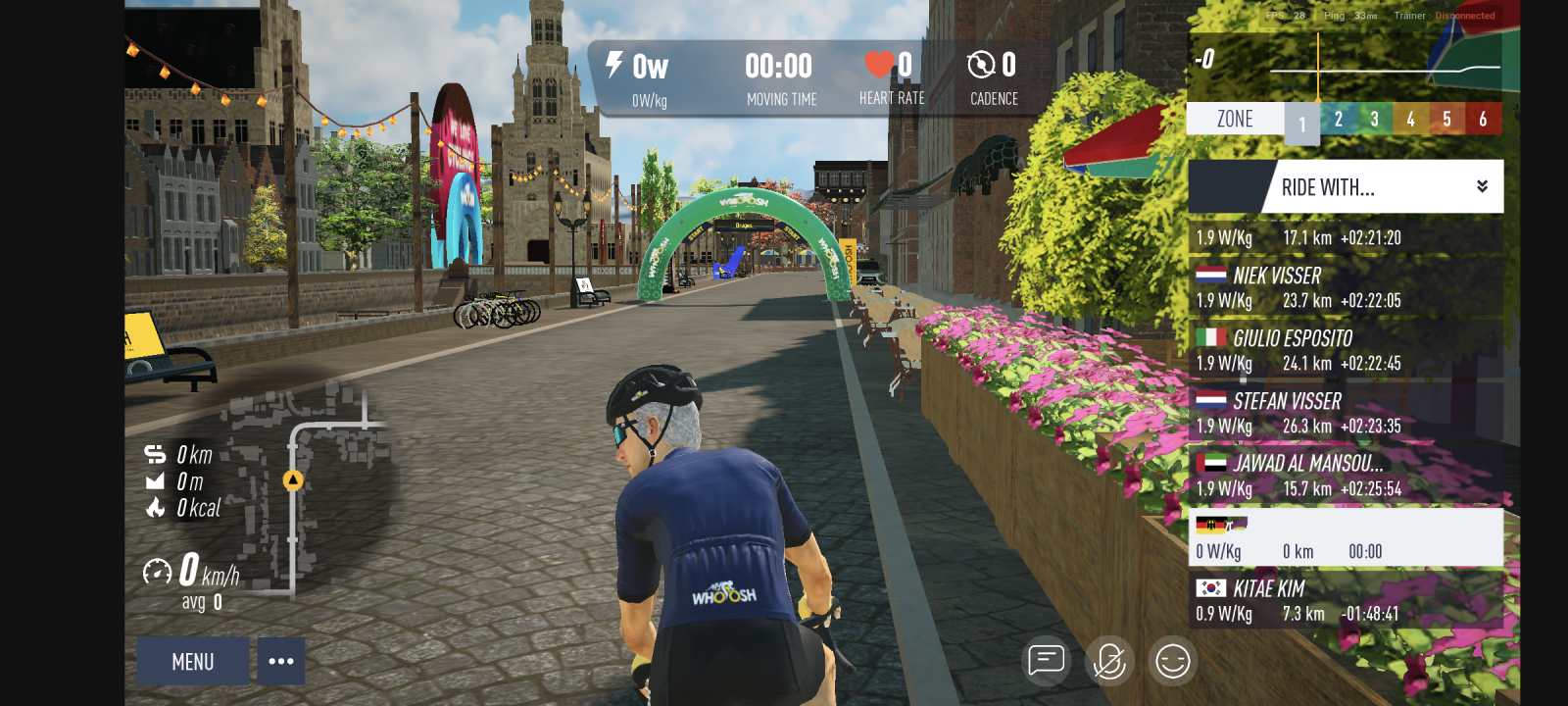
Task: Click the emoji reactions icon
Action: (x=1175, y=661)
